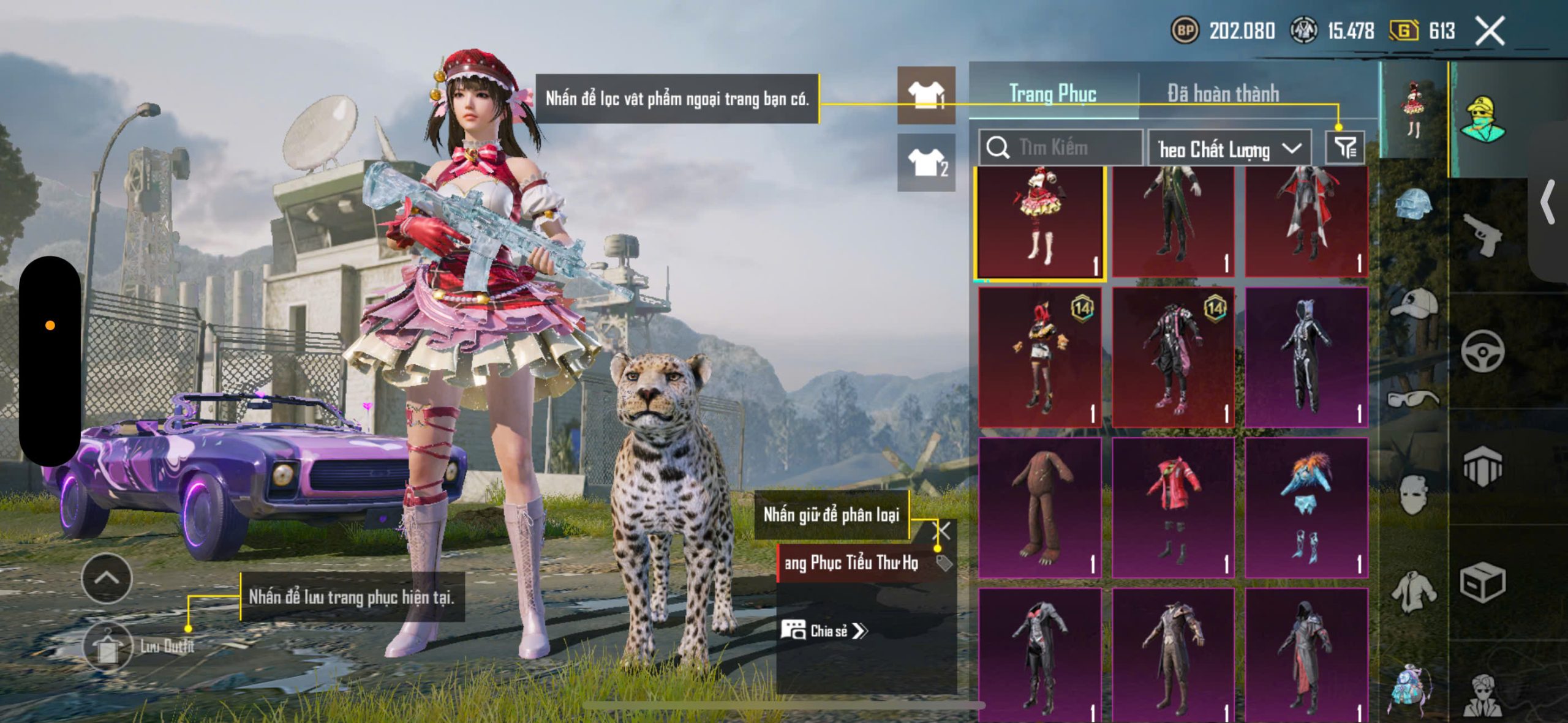Image resolution: width=1568 pixels, height=723 pixels.
Task: Select outfit preset 1 shirt button
Action: click(926, 96)
